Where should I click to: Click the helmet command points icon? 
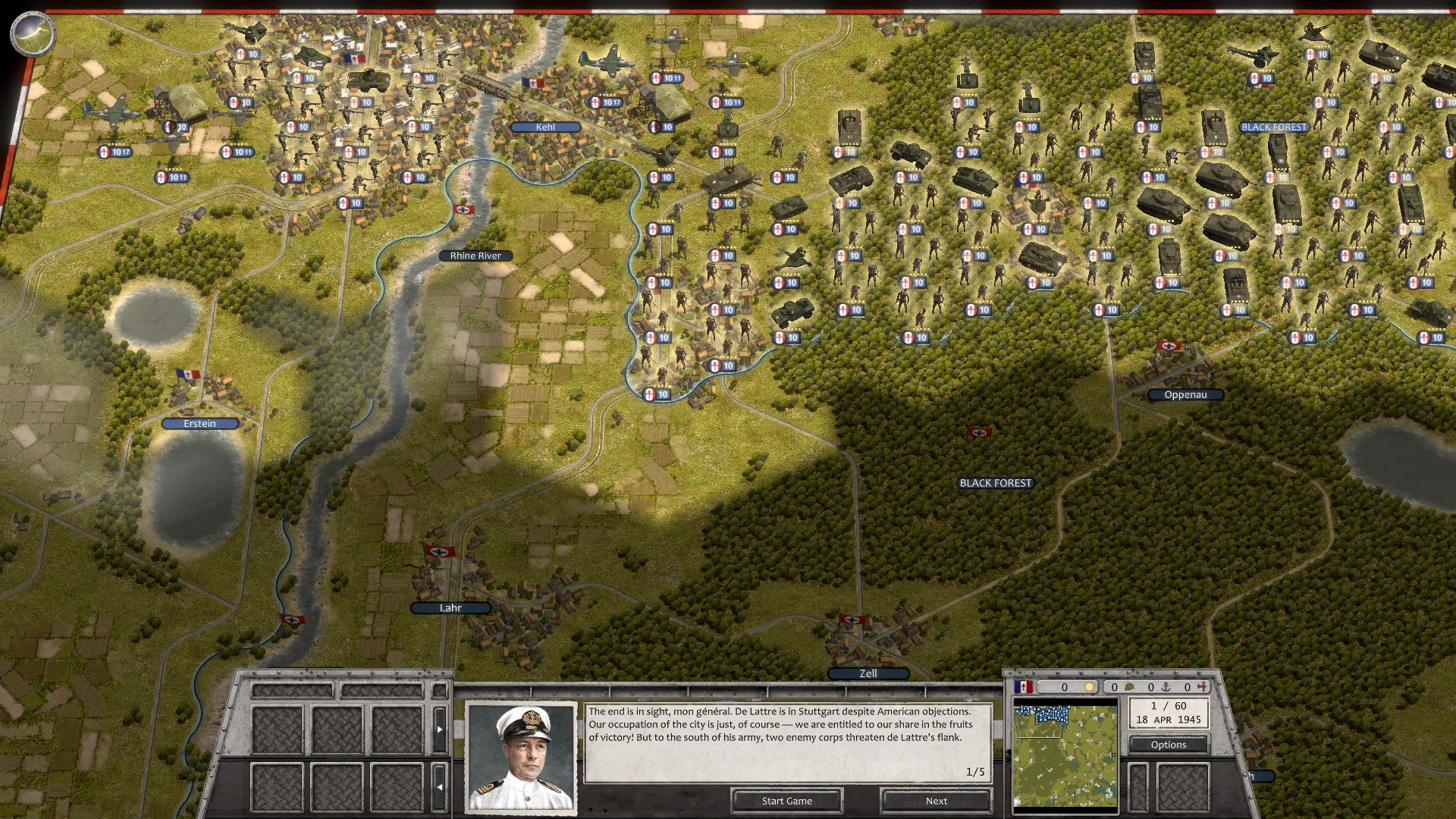click(1130, 686)
